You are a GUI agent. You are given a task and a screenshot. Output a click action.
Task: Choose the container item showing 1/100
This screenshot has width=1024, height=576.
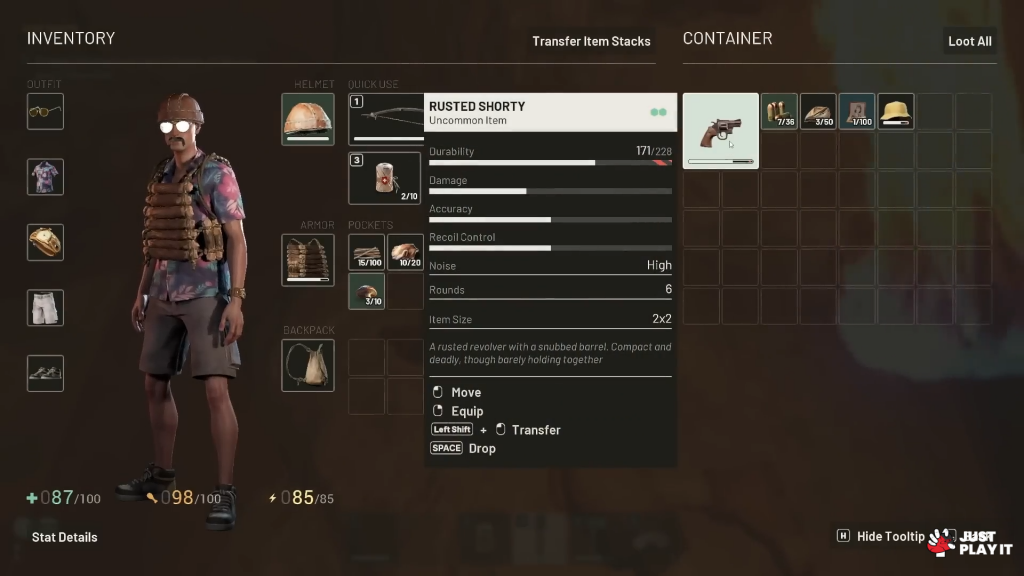point(857,111)
